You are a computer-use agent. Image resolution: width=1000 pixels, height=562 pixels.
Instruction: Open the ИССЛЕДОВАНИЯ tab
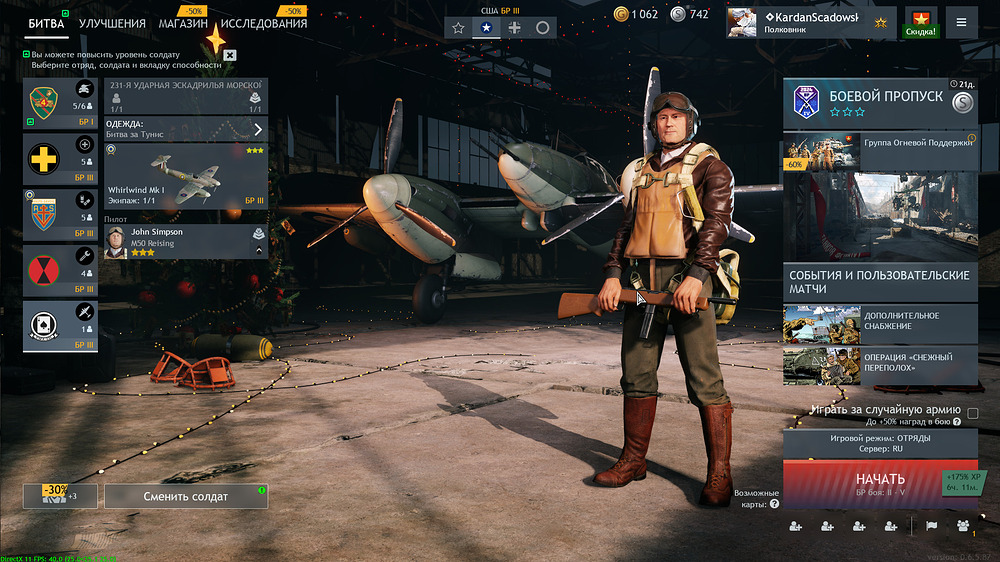click(x=264, y=23)
